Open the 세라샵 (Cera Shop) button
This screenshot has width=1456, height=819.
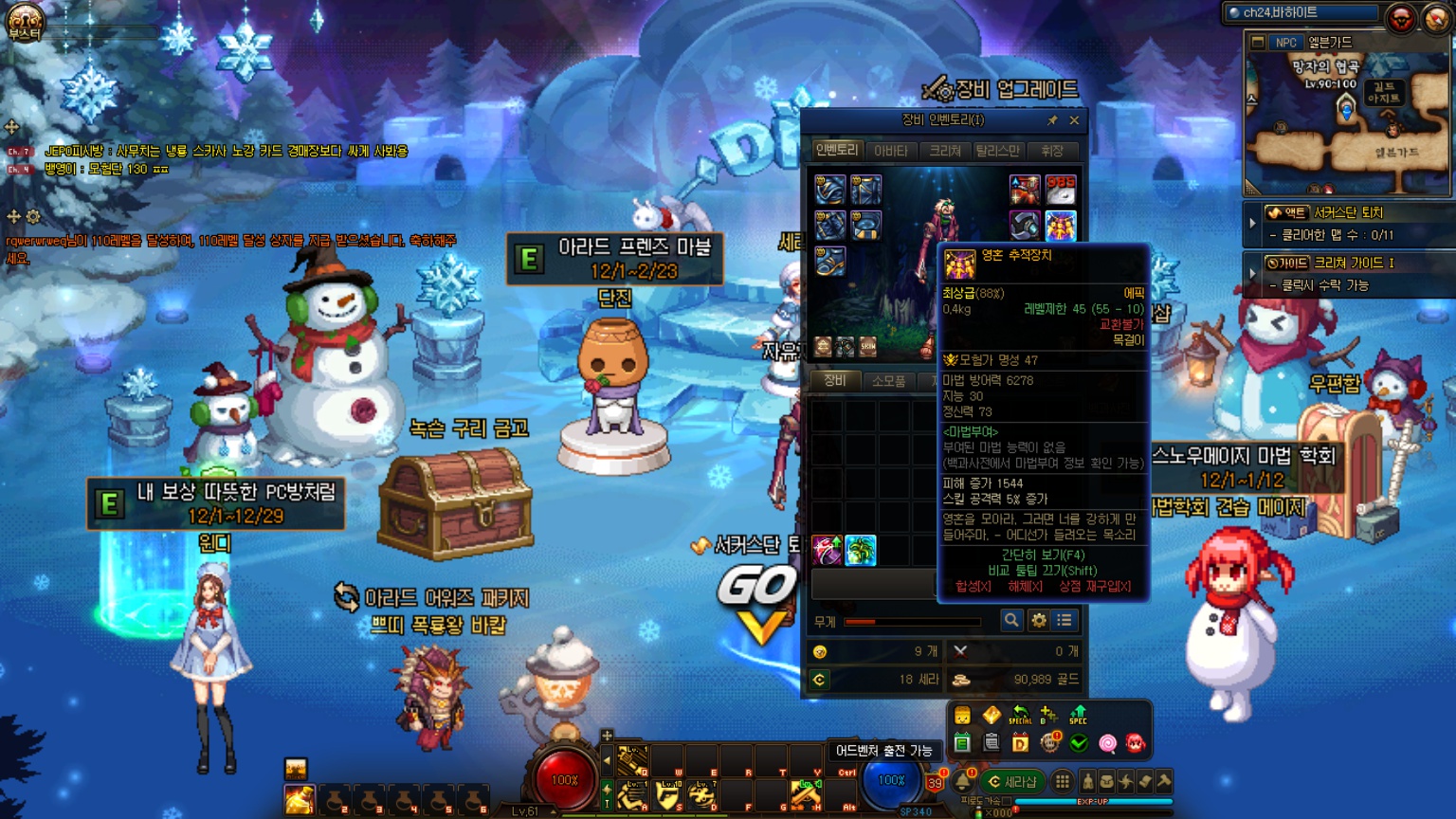[1011, 782]
